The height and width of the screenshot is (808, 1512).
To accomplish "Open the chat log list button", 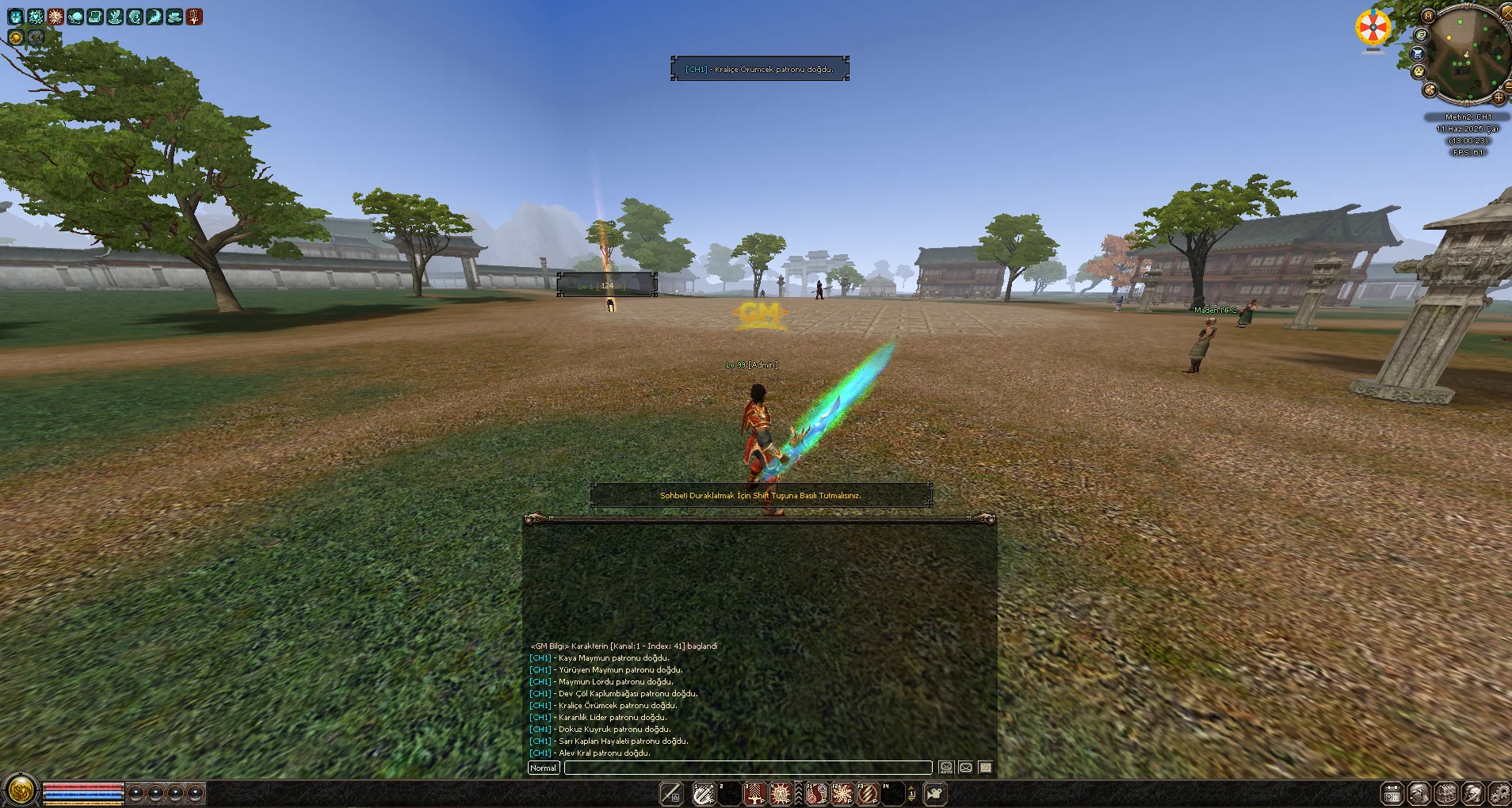I will 985,768.
